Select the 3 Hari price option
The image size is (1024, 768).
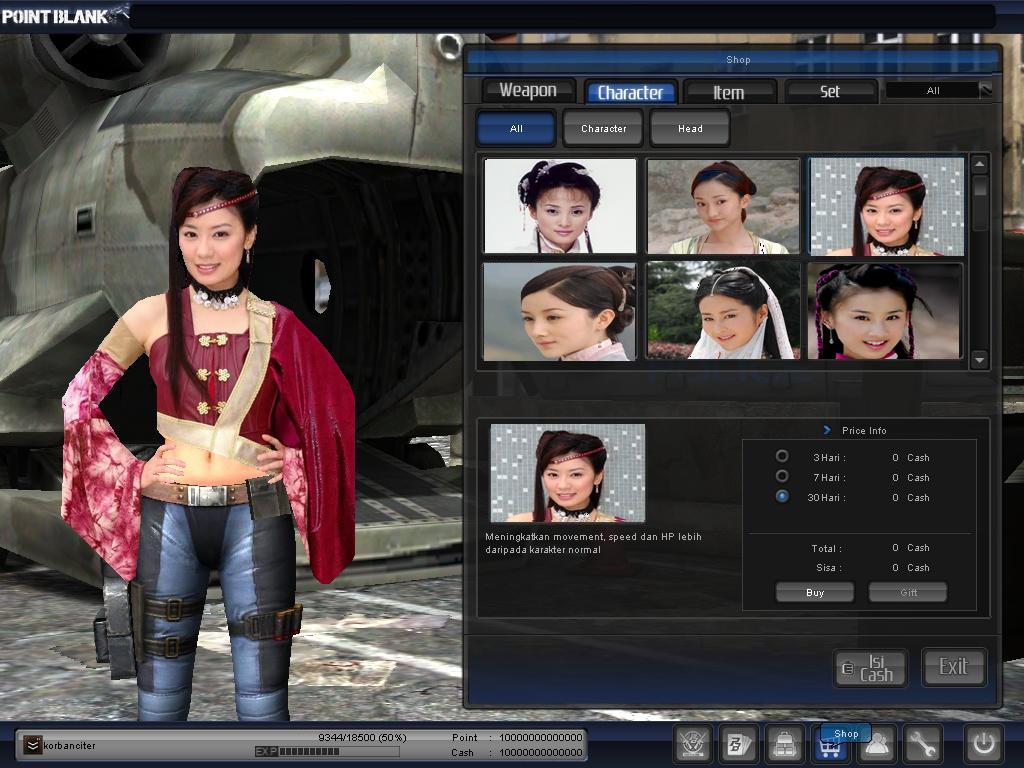click(782, 457)
